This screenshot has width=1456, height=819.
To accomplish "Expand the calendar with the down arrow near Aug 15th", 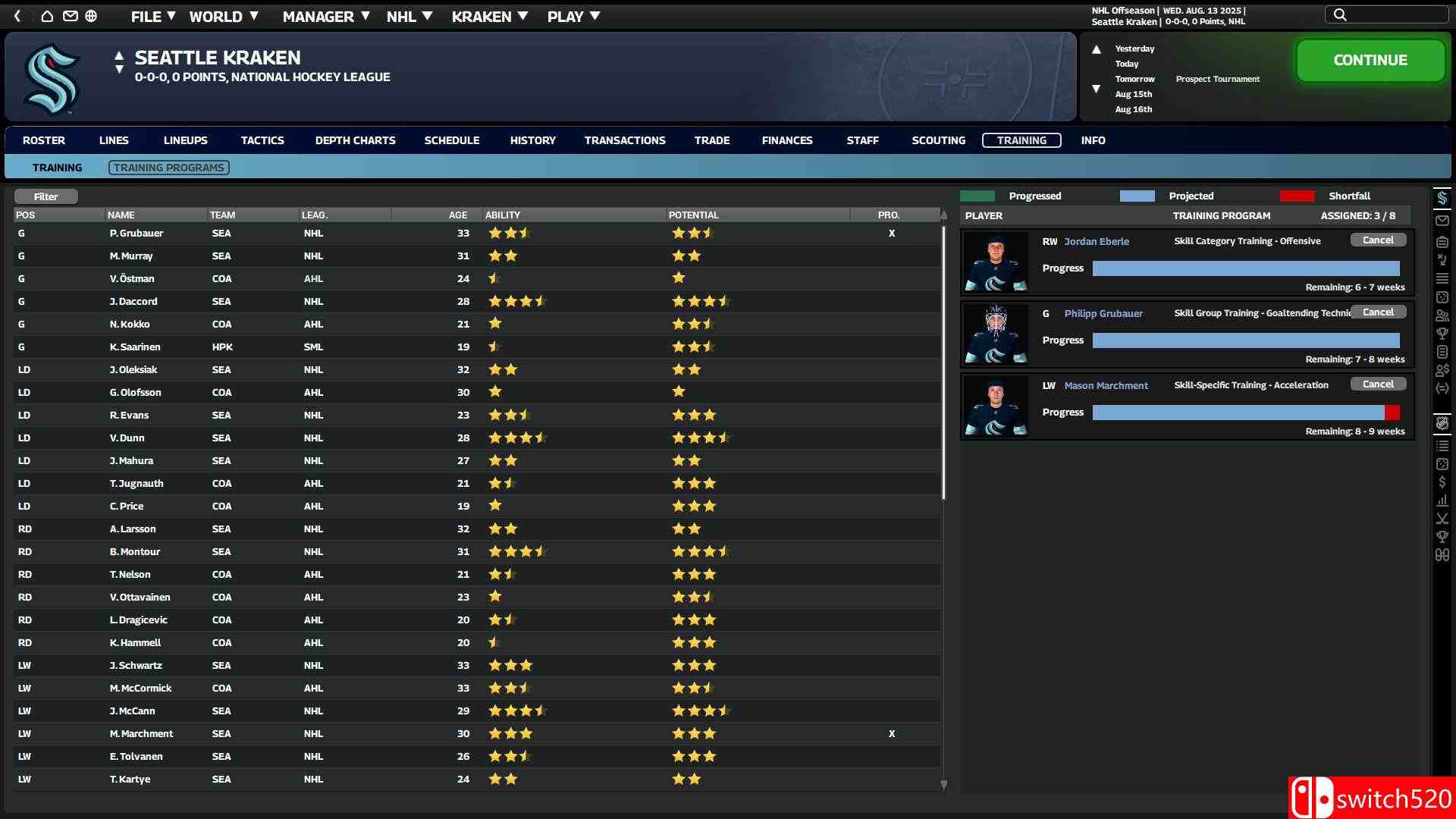I will point(1097,88).
